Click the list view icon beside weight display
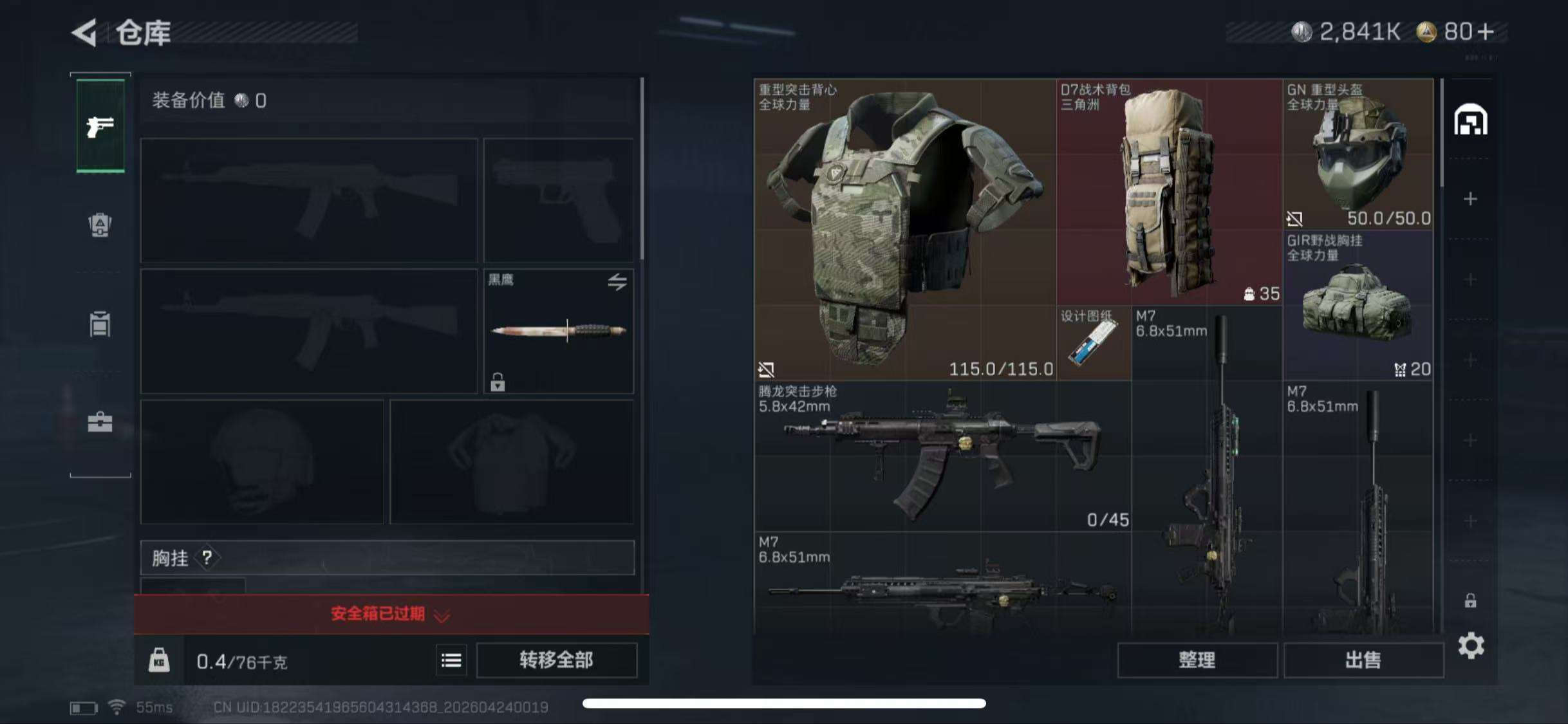The height and width of the screenshot is (724, 1568). tap(451, 661)
